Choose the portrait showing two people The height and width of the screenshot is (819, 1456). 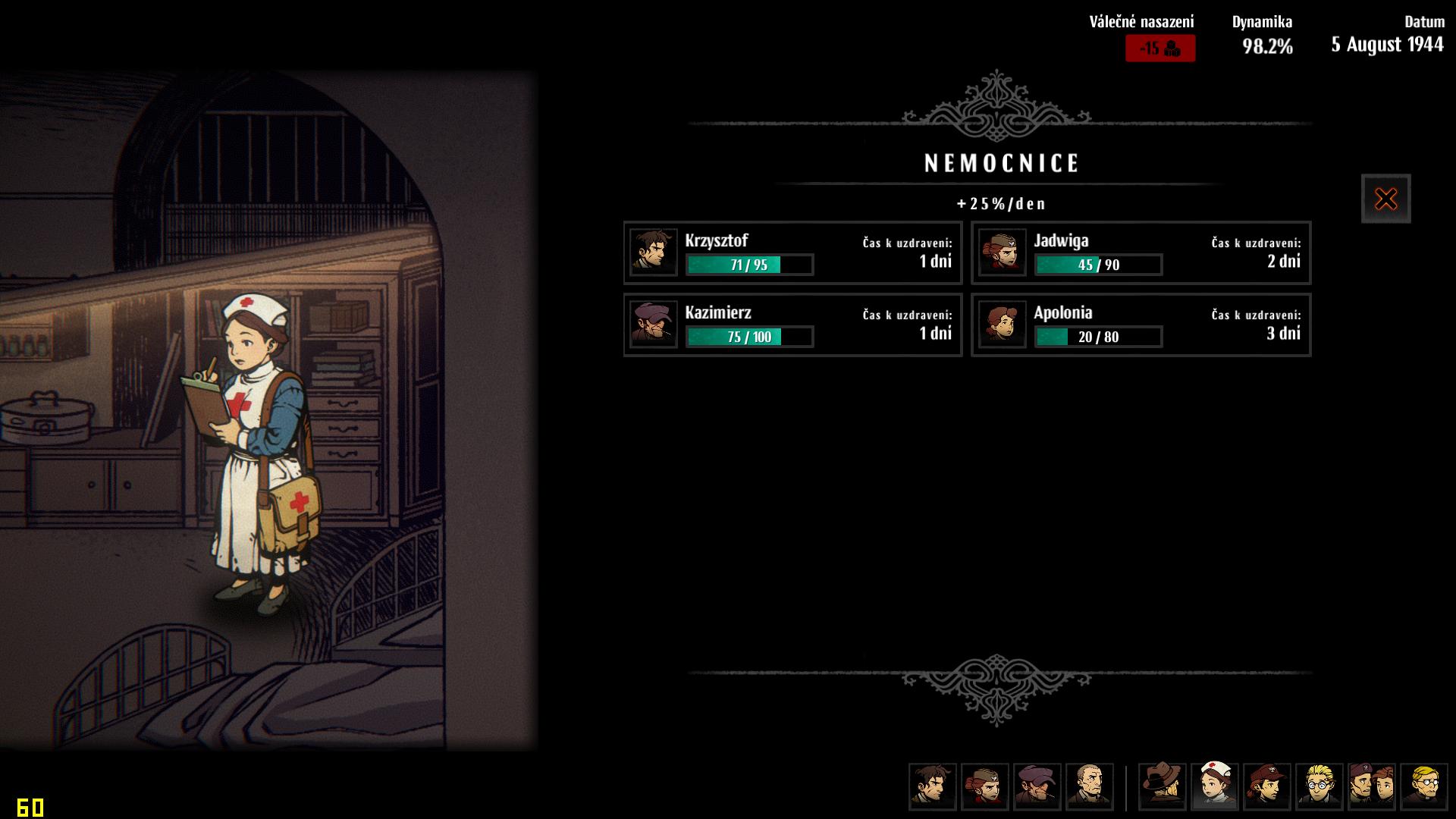1372,786
